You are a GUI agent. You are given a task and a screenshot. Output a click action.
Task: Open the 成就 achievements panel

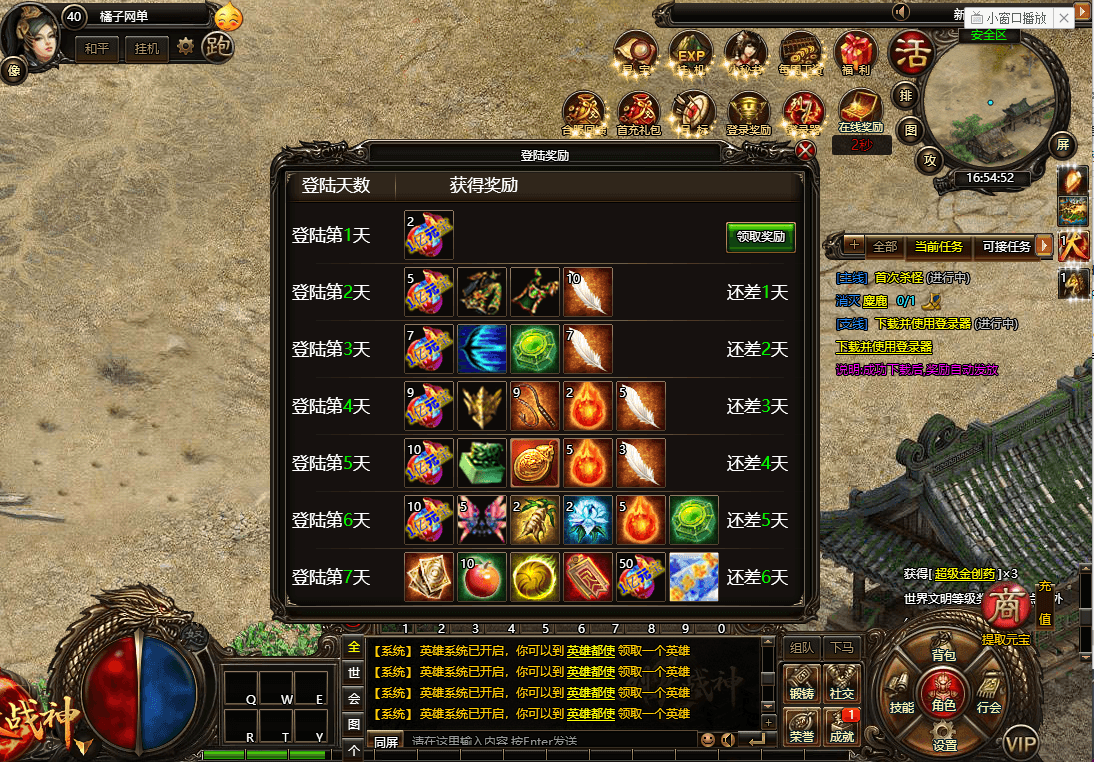click(841, 726)
